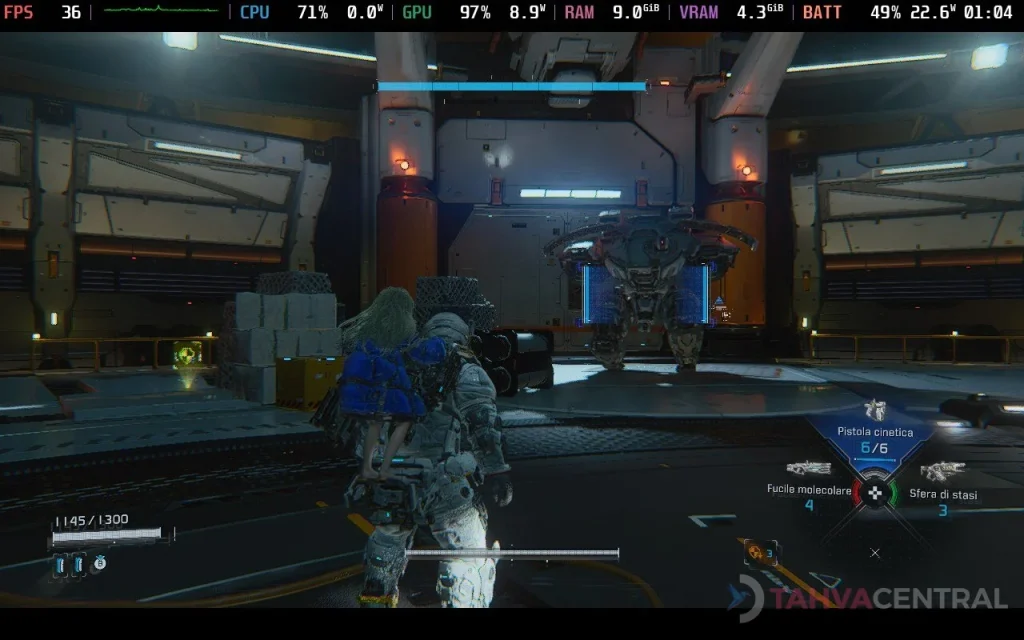Click the weapon wheel center d-pad hub

[875, 493]
